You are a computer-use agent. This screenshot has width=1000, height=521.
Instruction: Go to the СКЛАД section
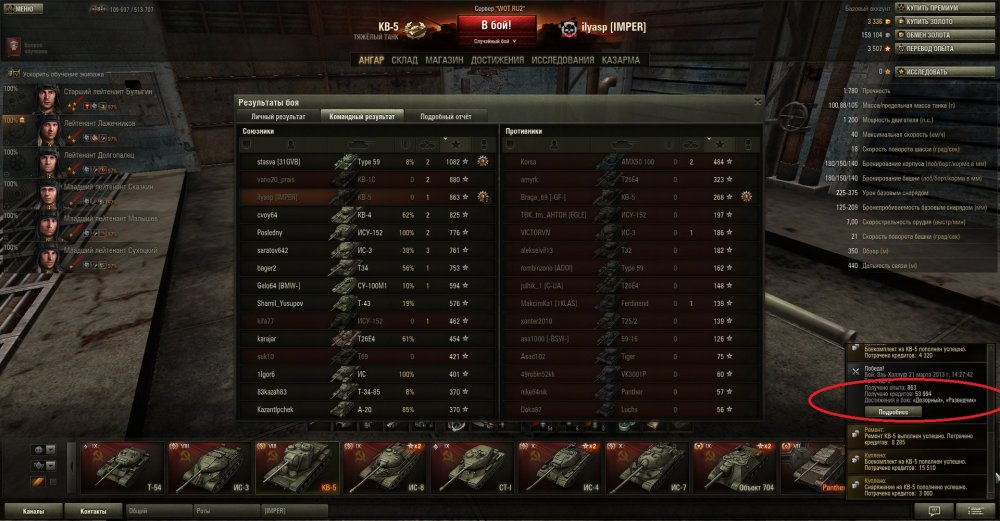[404, 60]
